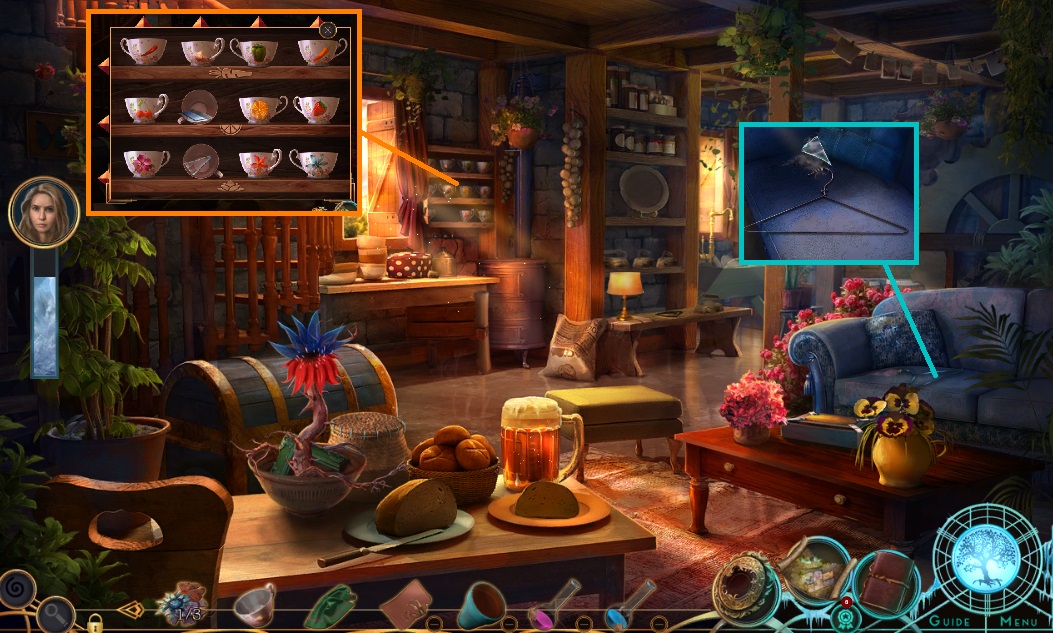Close the teacup shelf puzzle popup

point(327,30)
